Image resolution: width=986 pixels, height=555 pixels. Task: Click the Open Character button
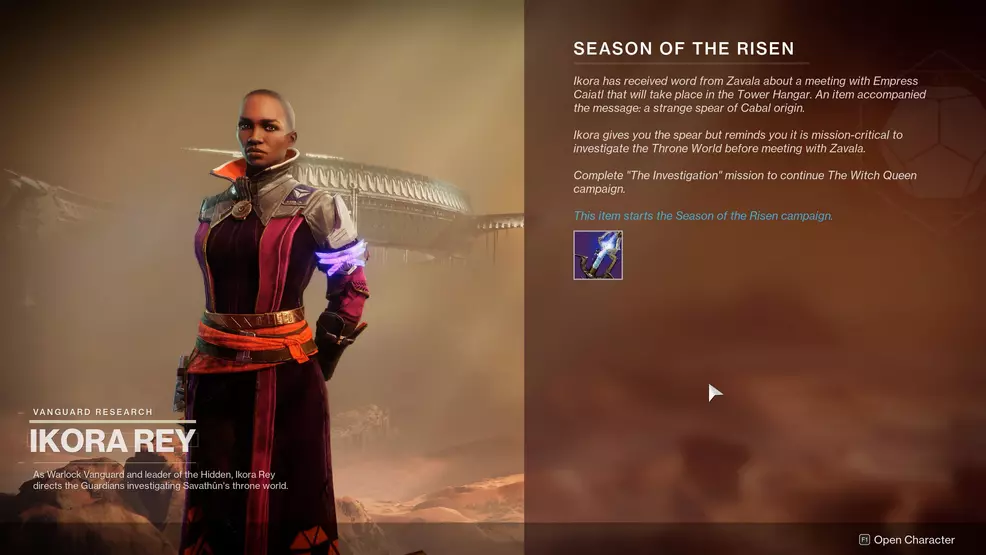pos(907,540)
